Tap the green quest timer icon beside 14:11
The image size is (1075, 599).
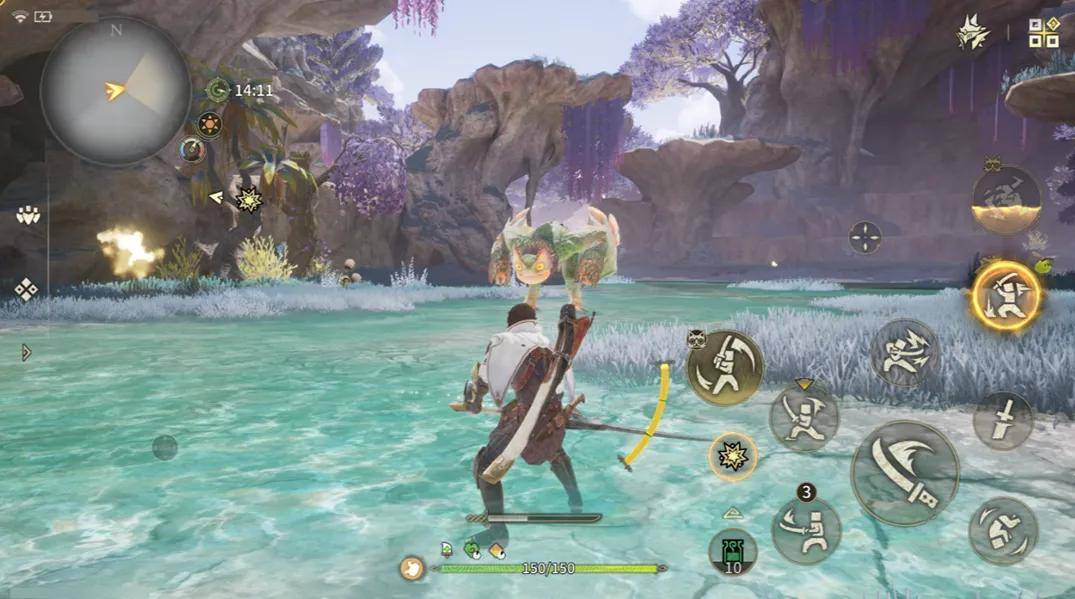point(217,91)
